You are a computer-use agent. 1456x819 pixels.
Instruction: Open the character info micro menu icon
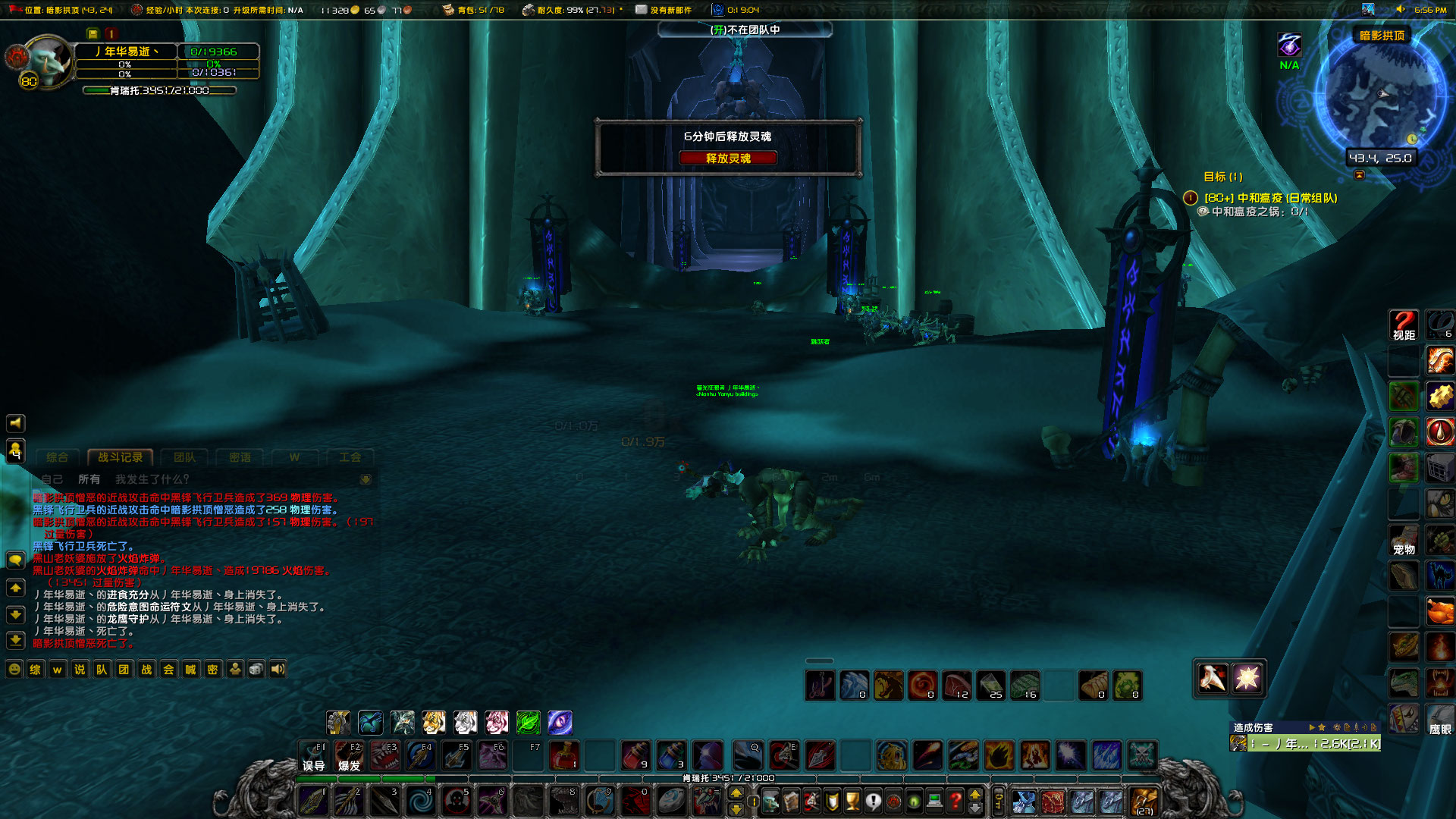(x=771, y=800)
